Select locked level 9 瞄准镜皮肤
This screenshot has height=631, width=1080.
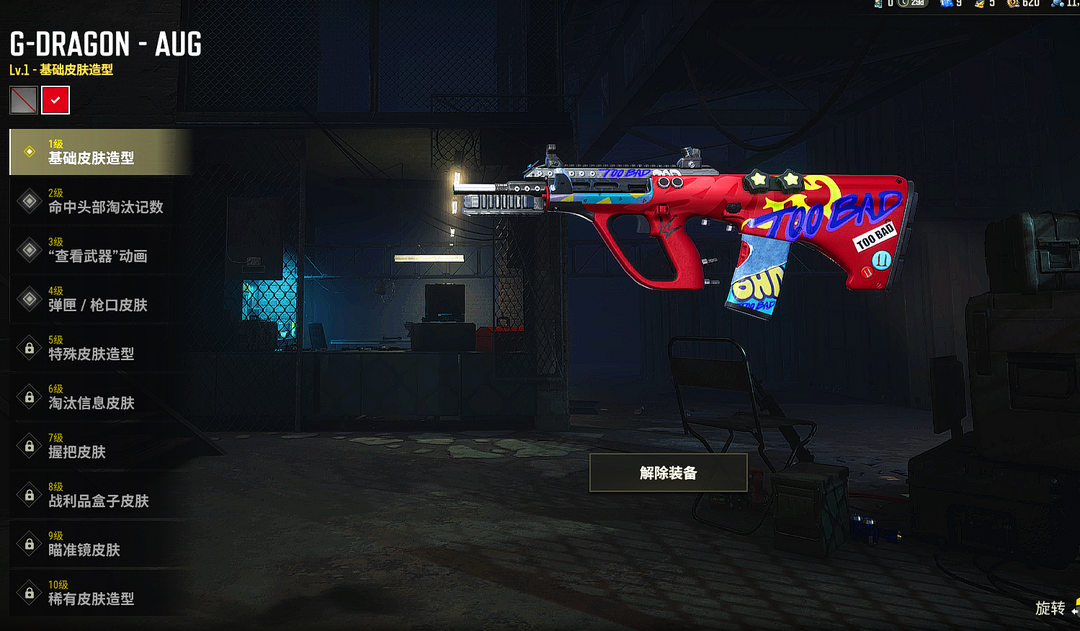click(x=98, y=544)
